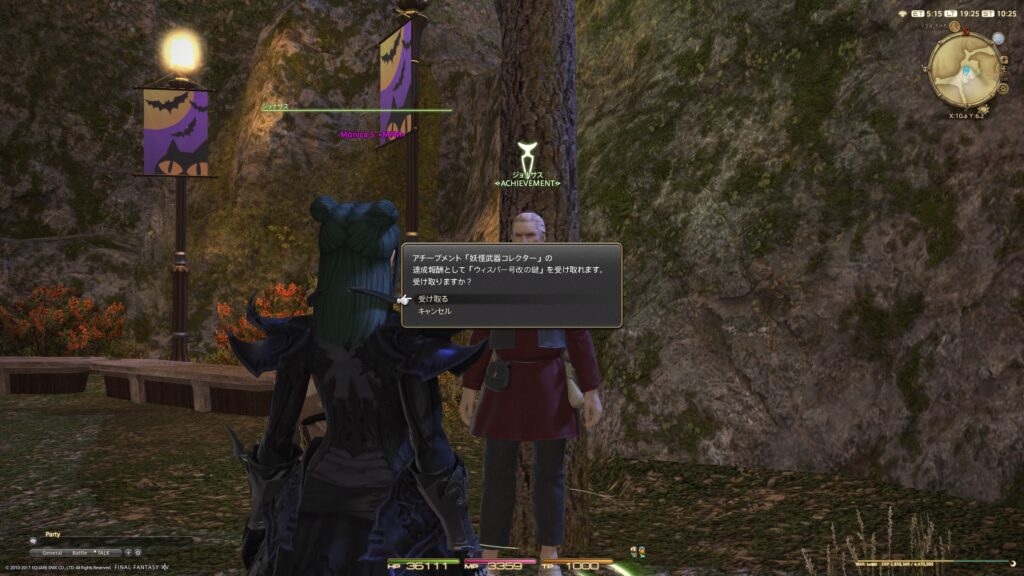Open the circular minimap

click(x=963, y=70)
